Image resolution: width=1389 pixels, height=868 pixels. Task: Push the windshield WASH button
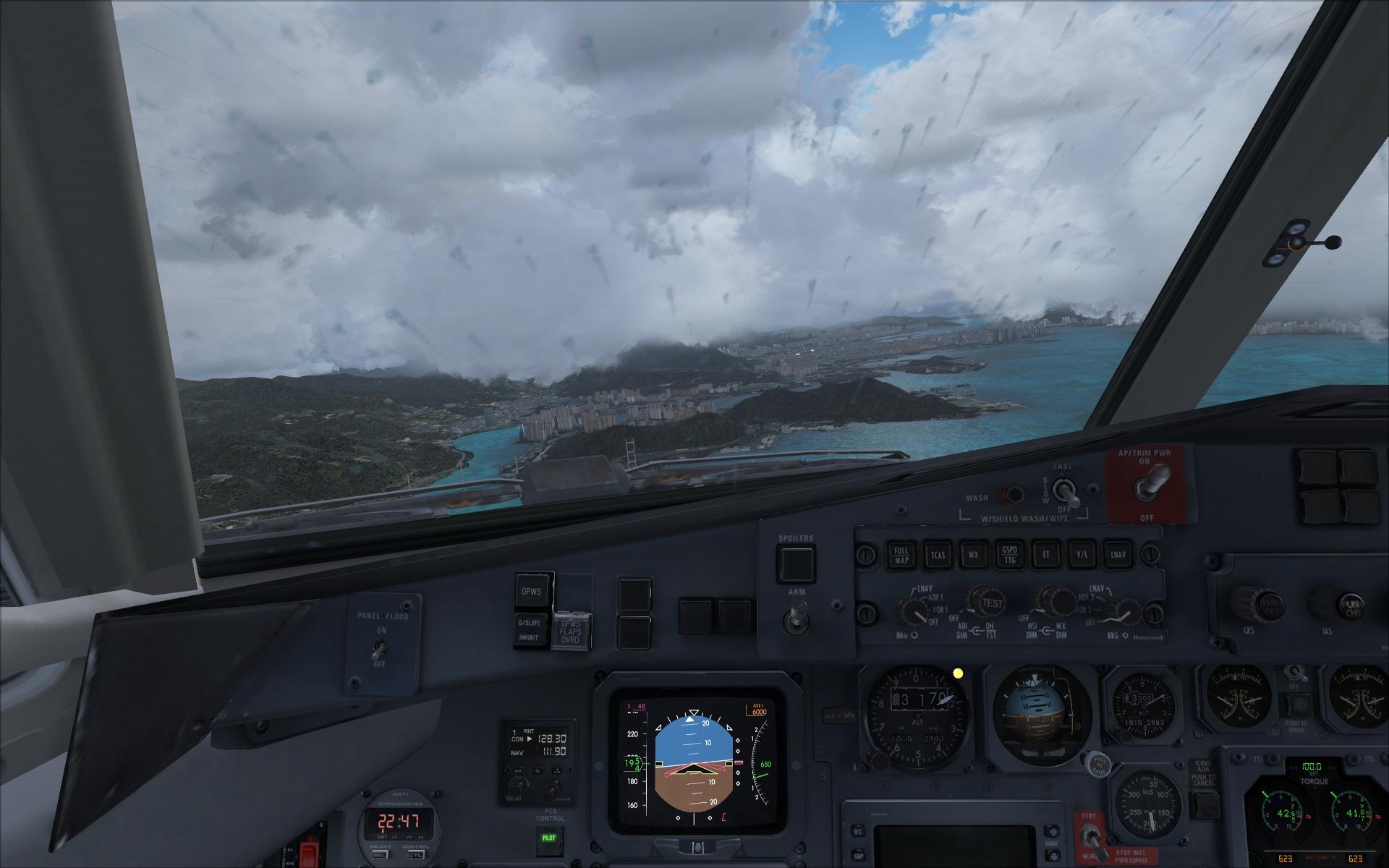tap(1013, 495)
